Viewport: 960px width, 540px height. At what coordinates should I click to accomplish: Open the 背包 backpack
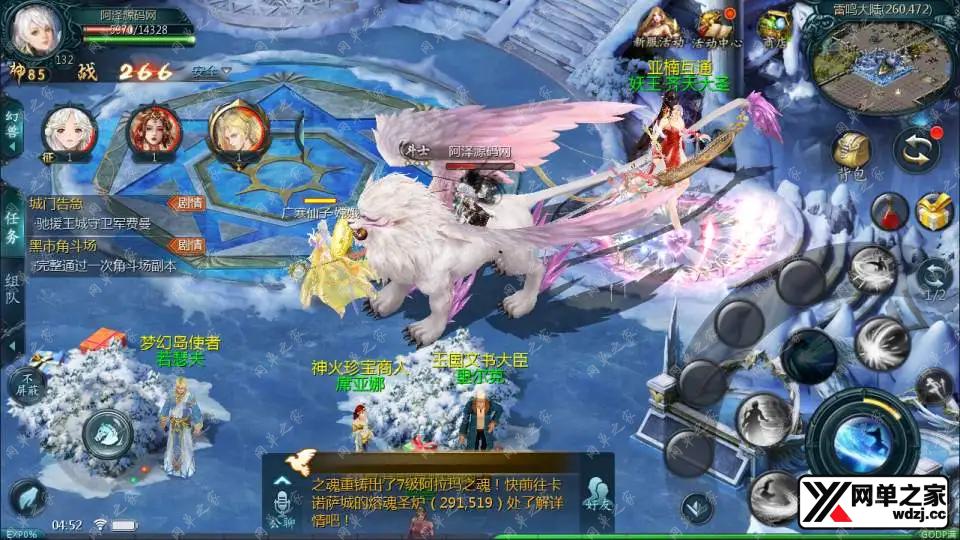(851, 155)
